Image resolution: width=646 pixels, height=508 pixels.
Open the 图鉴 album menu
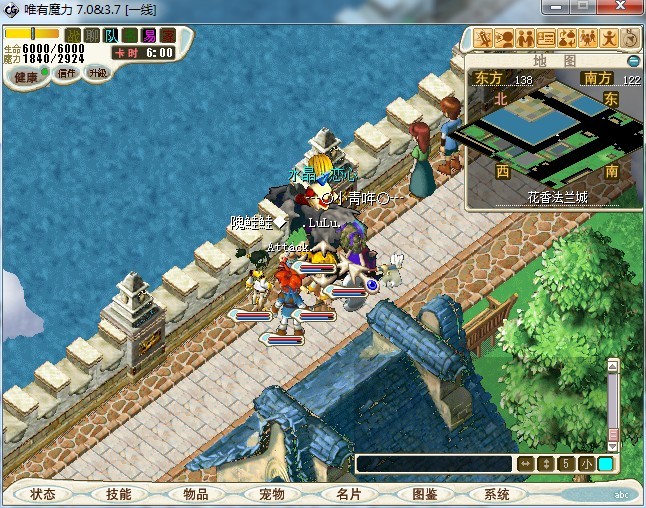pos(424,494)
